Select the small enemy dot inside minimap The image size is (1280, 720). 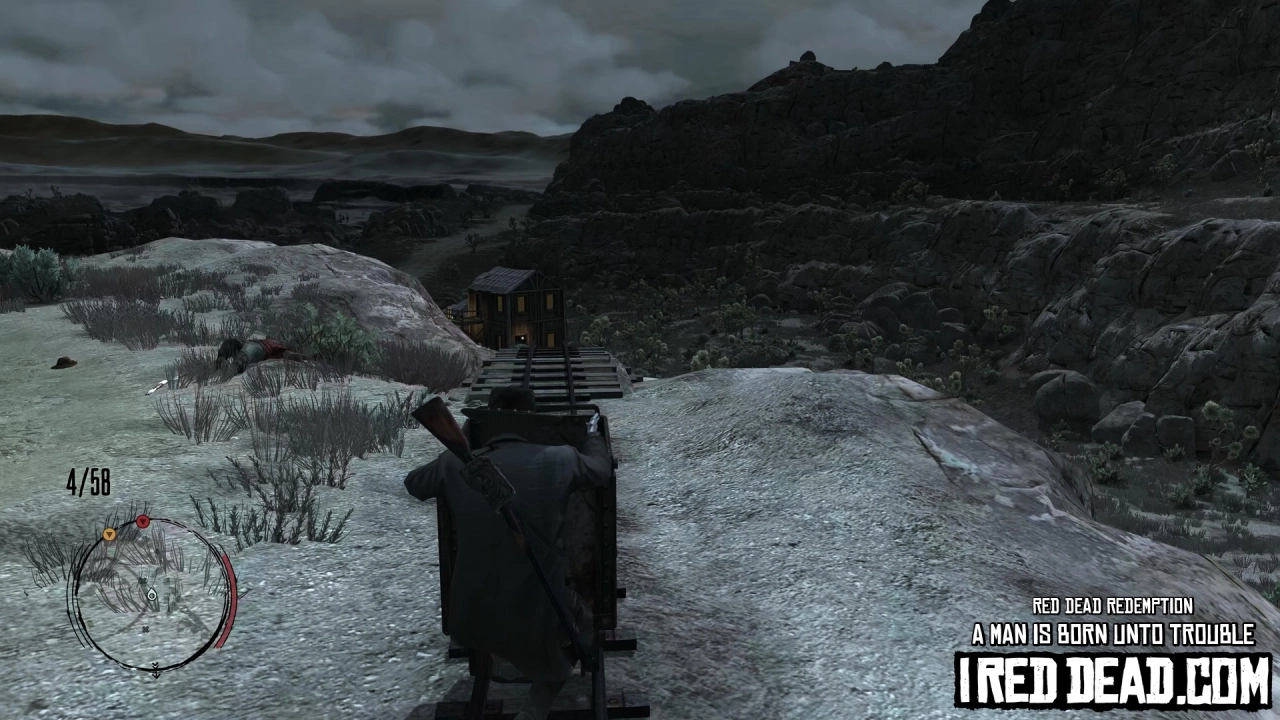[143, 581]
